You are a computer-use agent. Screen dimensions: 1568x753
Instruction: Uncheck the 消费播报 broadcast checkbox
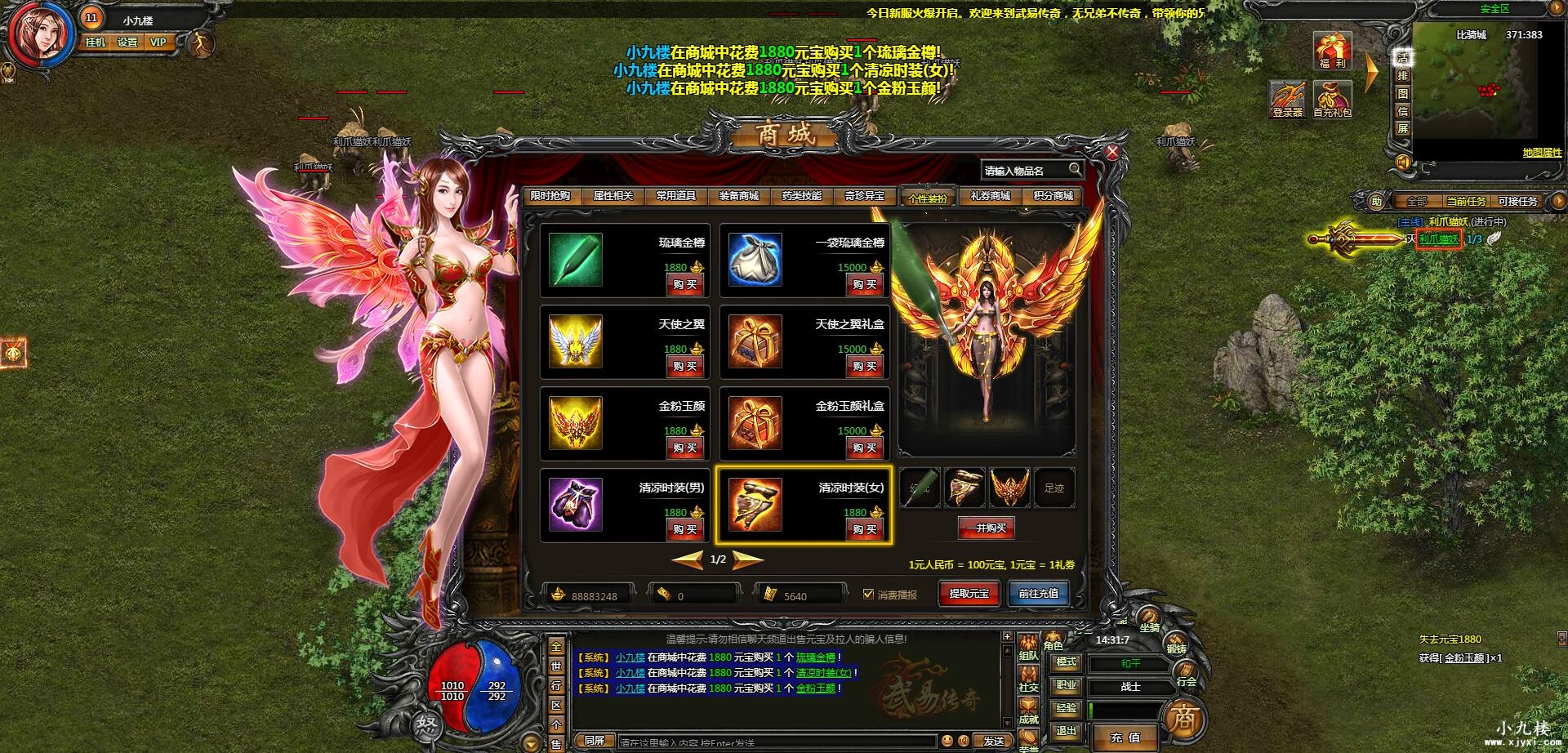click(868, 595)
